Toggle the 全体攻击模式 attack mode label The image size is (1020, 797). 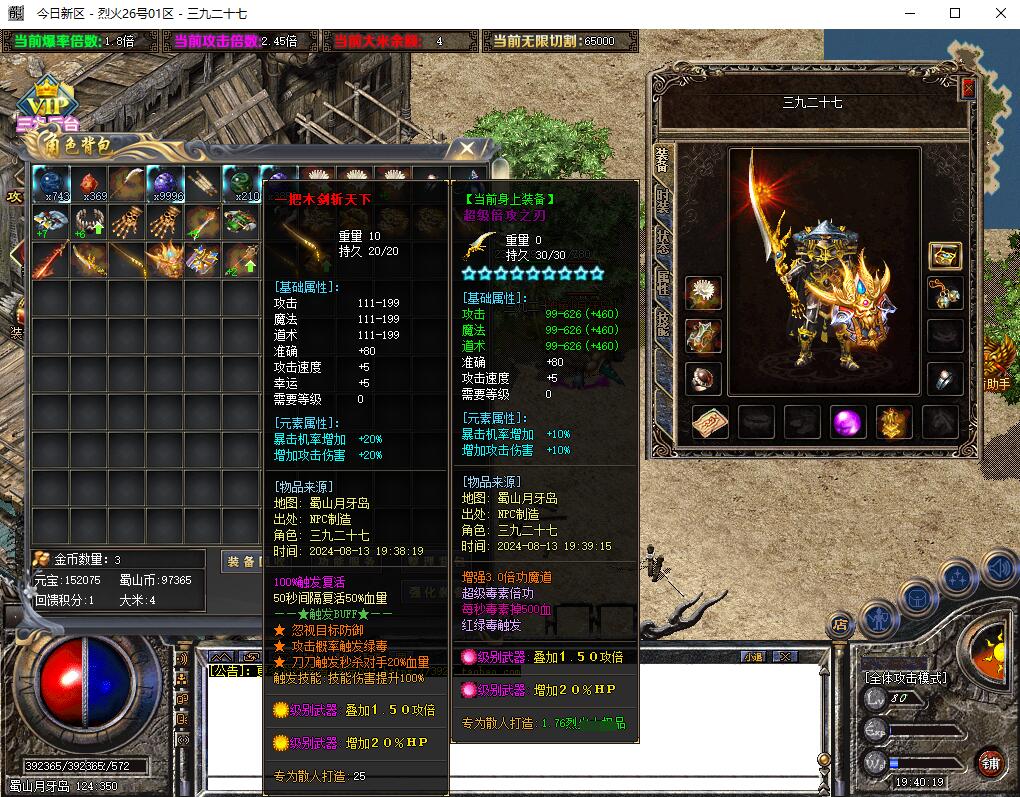905,678
